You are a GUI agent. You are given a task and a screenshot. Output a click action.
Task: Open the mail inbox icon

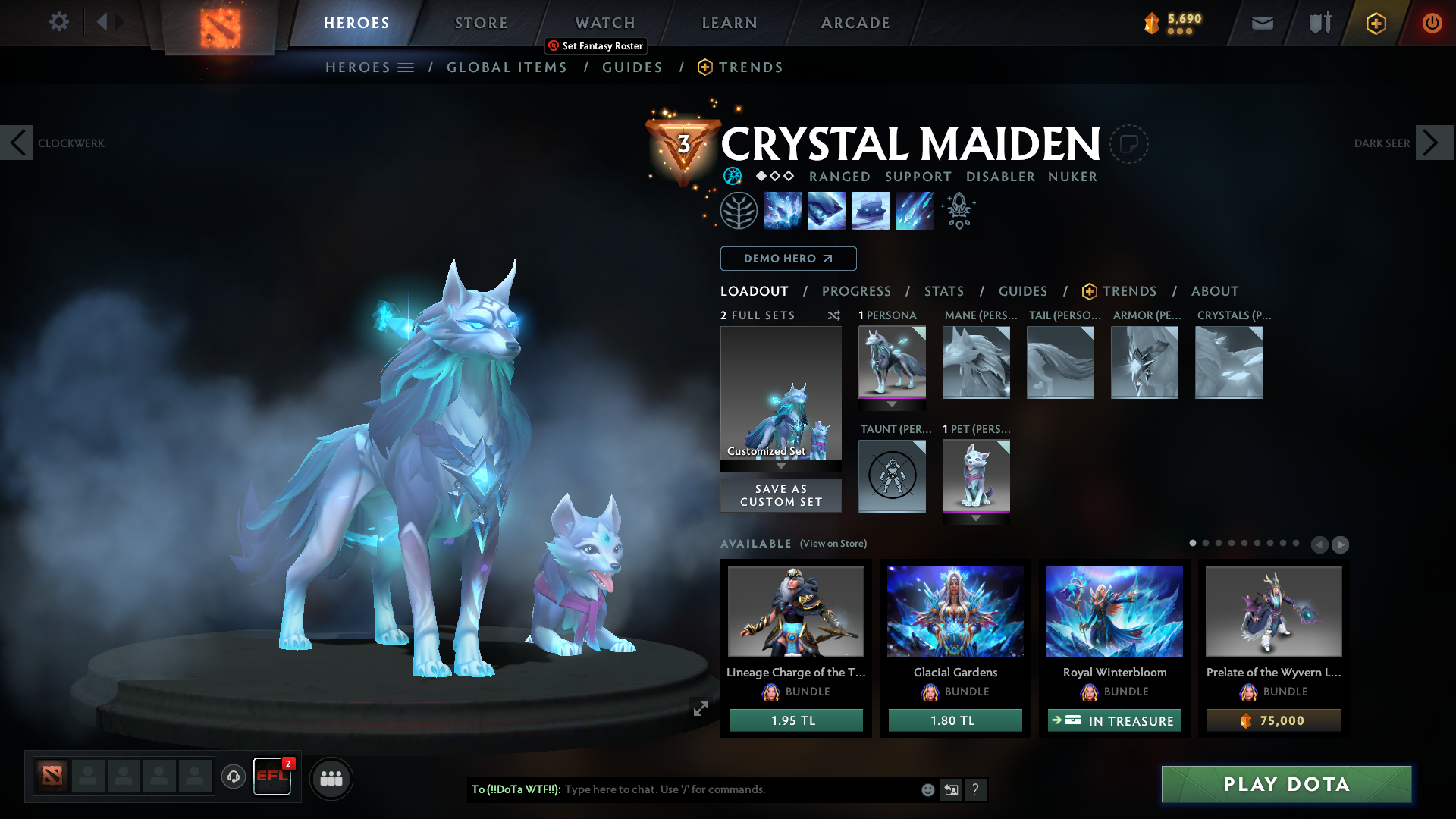[x=1261, y=23]
